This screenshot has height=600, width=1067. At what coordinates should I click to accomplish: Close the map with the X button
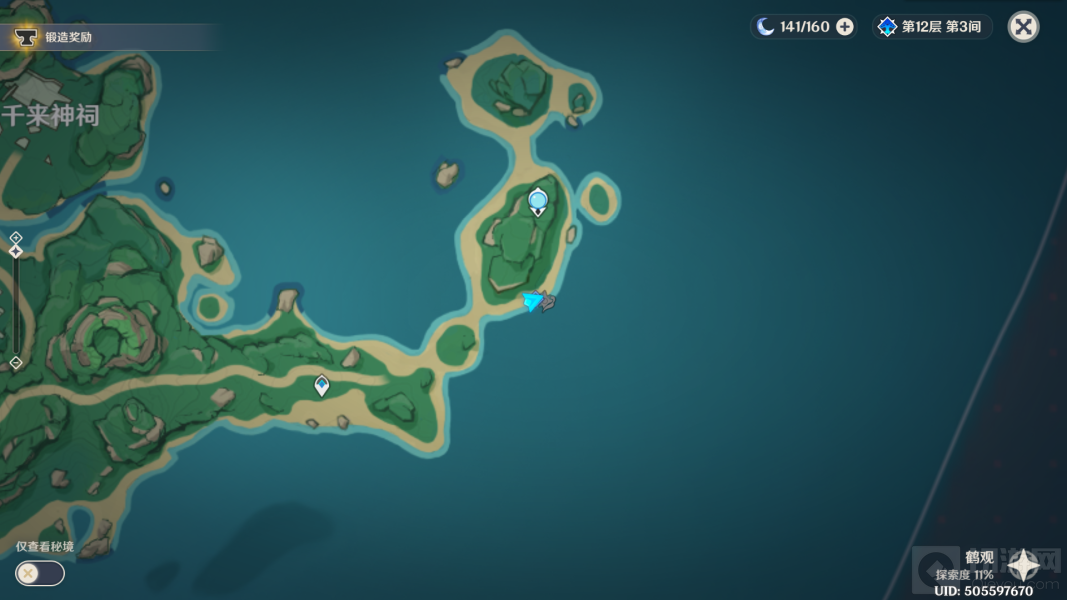coord(1023,27)
